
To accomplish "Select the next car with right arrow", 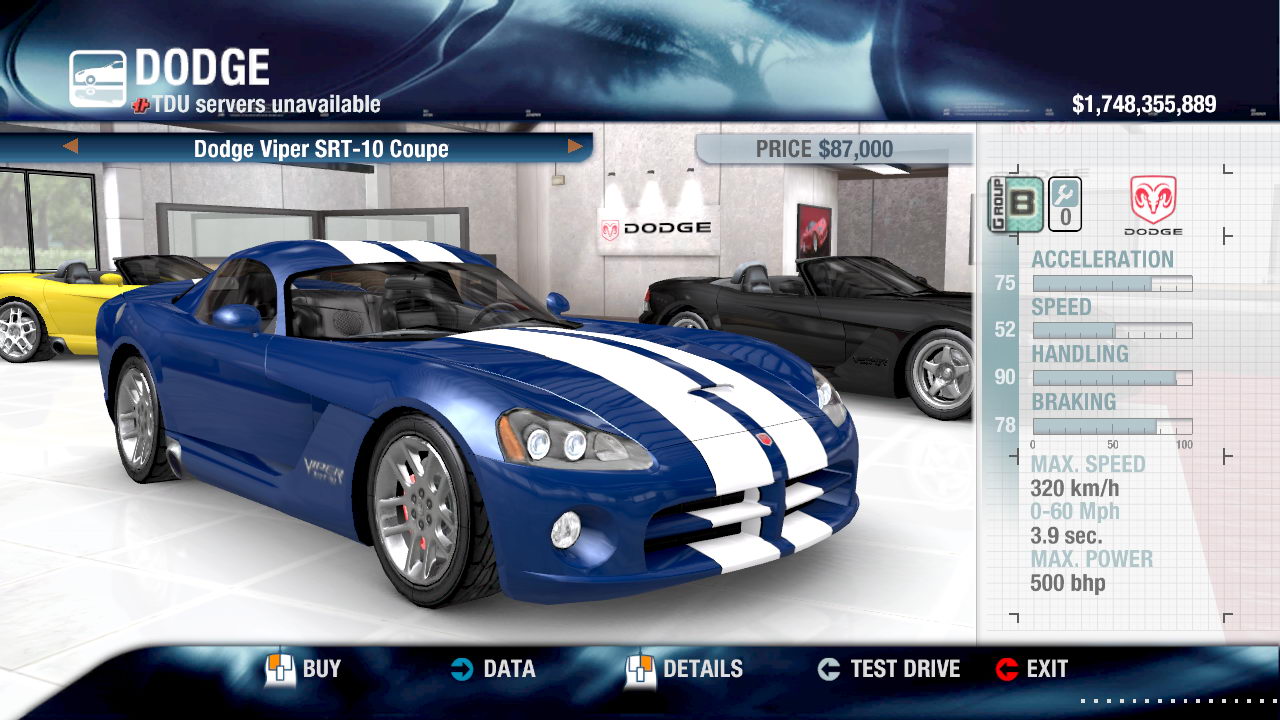I will 575,147.
